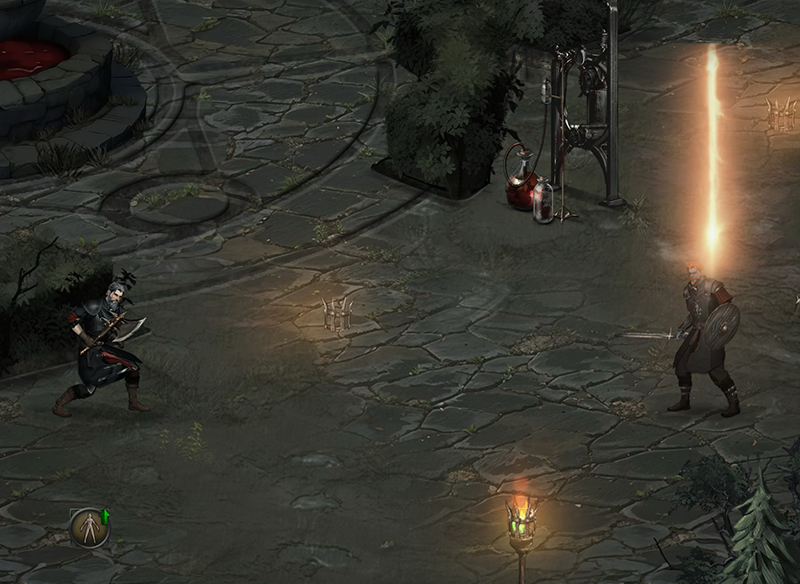Open the character figure icon with green arrow

pos(89,526)
